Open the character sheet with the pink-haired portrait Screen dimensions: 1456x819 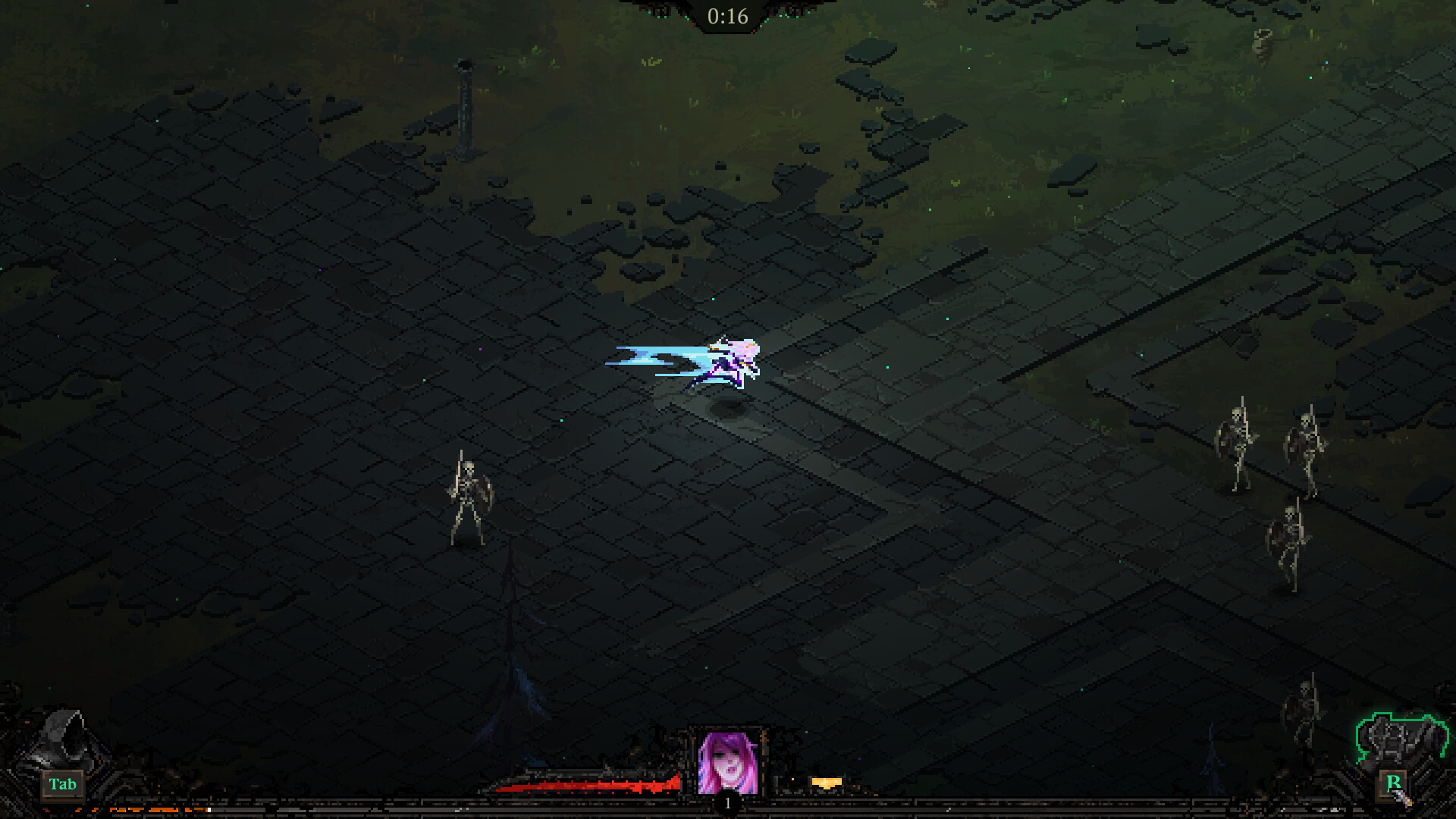click(726, 762)
